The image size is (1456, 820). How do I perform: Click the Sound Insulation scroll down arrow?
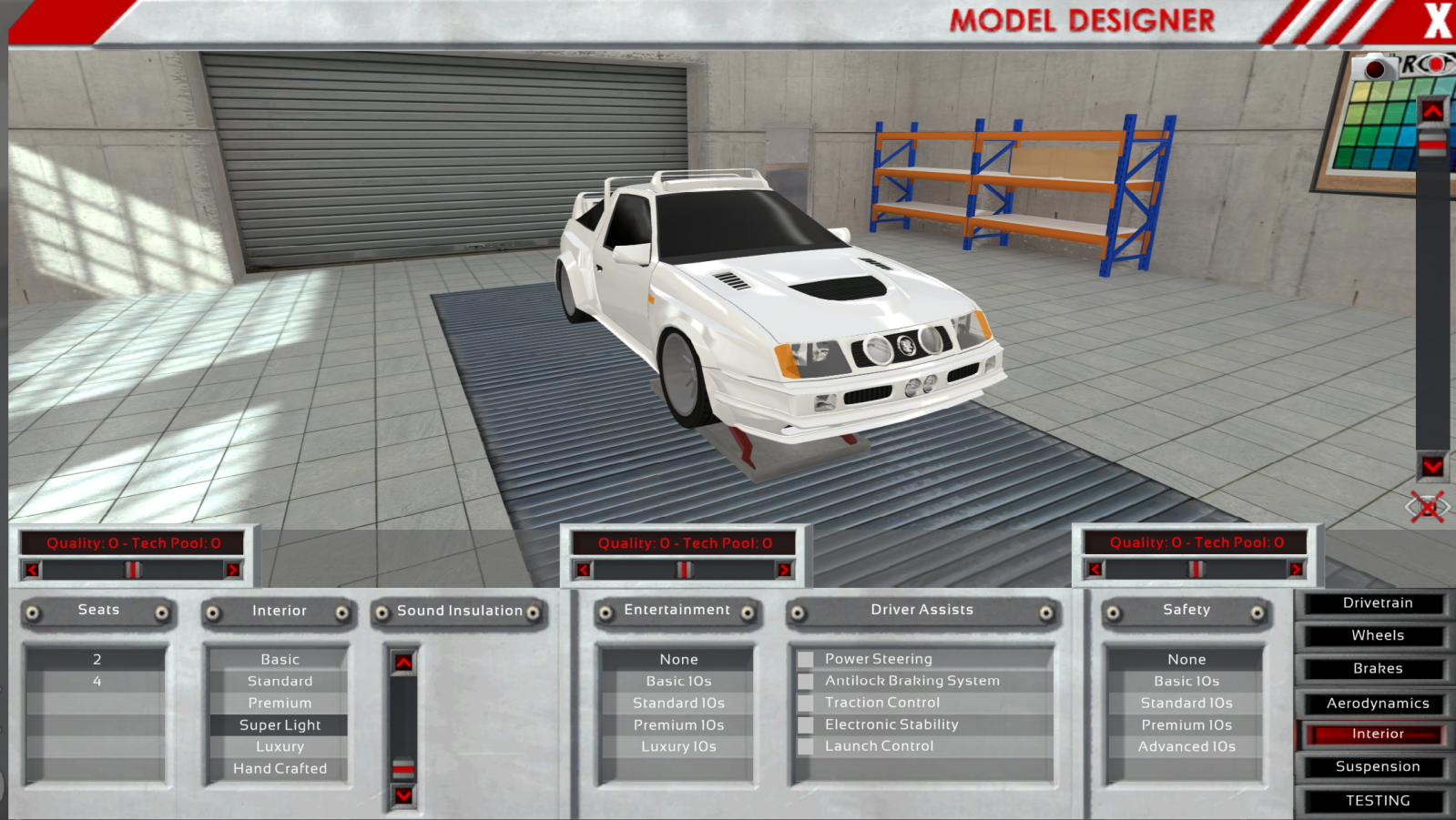(403, 795)
